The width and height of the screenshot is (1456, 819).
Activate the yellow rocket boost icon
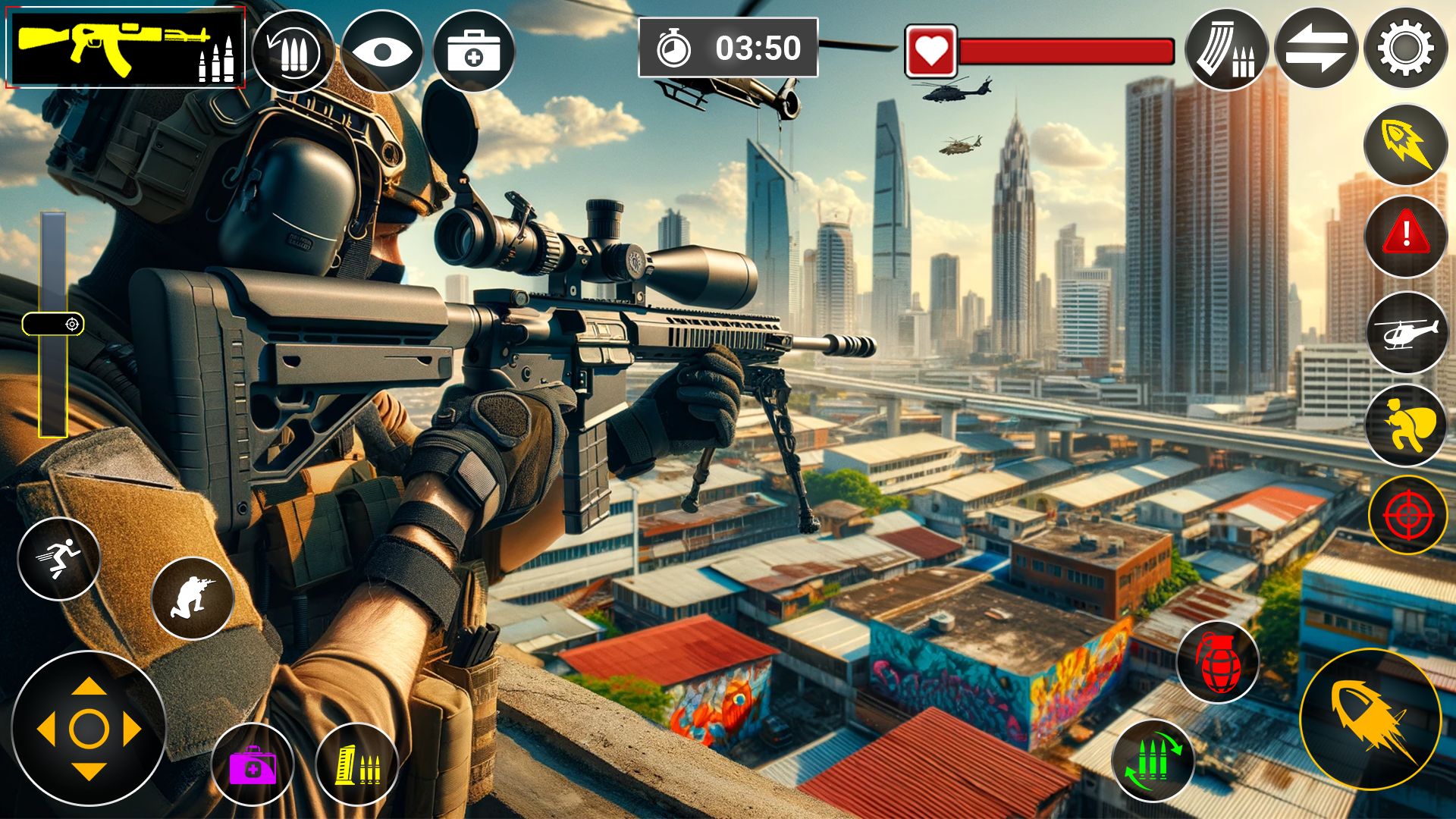[x=1405, y=144]
